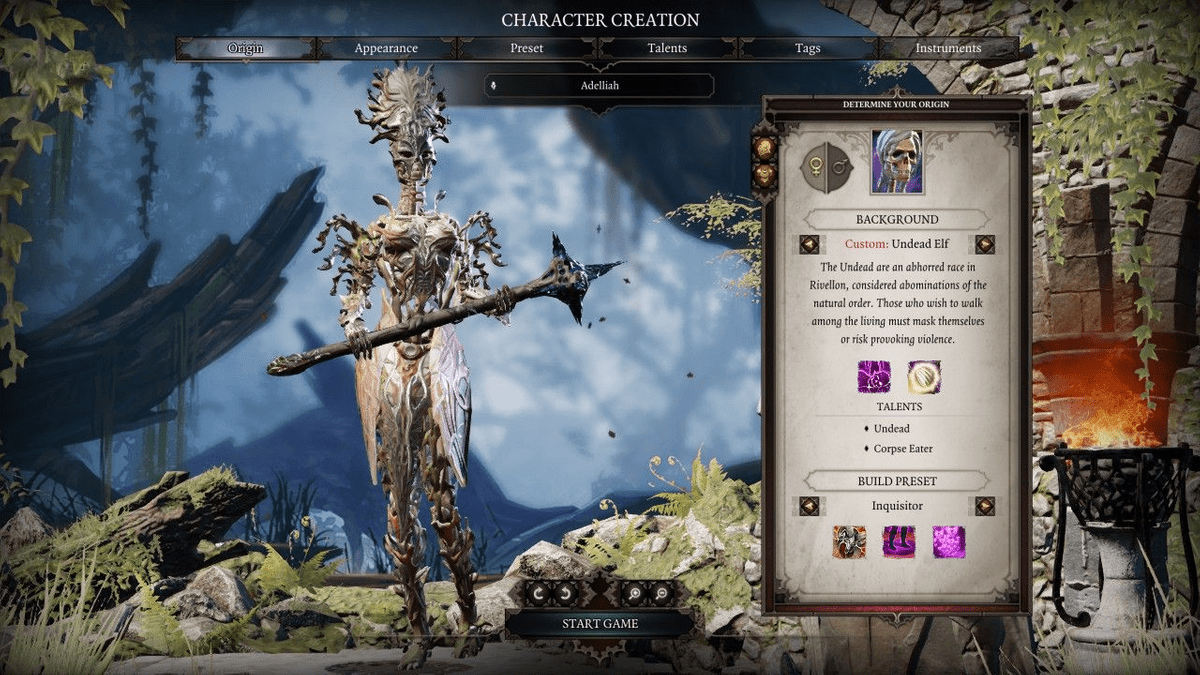Select the next build preset
This screenshot has width=1200, height=675.
[x=985, y=506]
